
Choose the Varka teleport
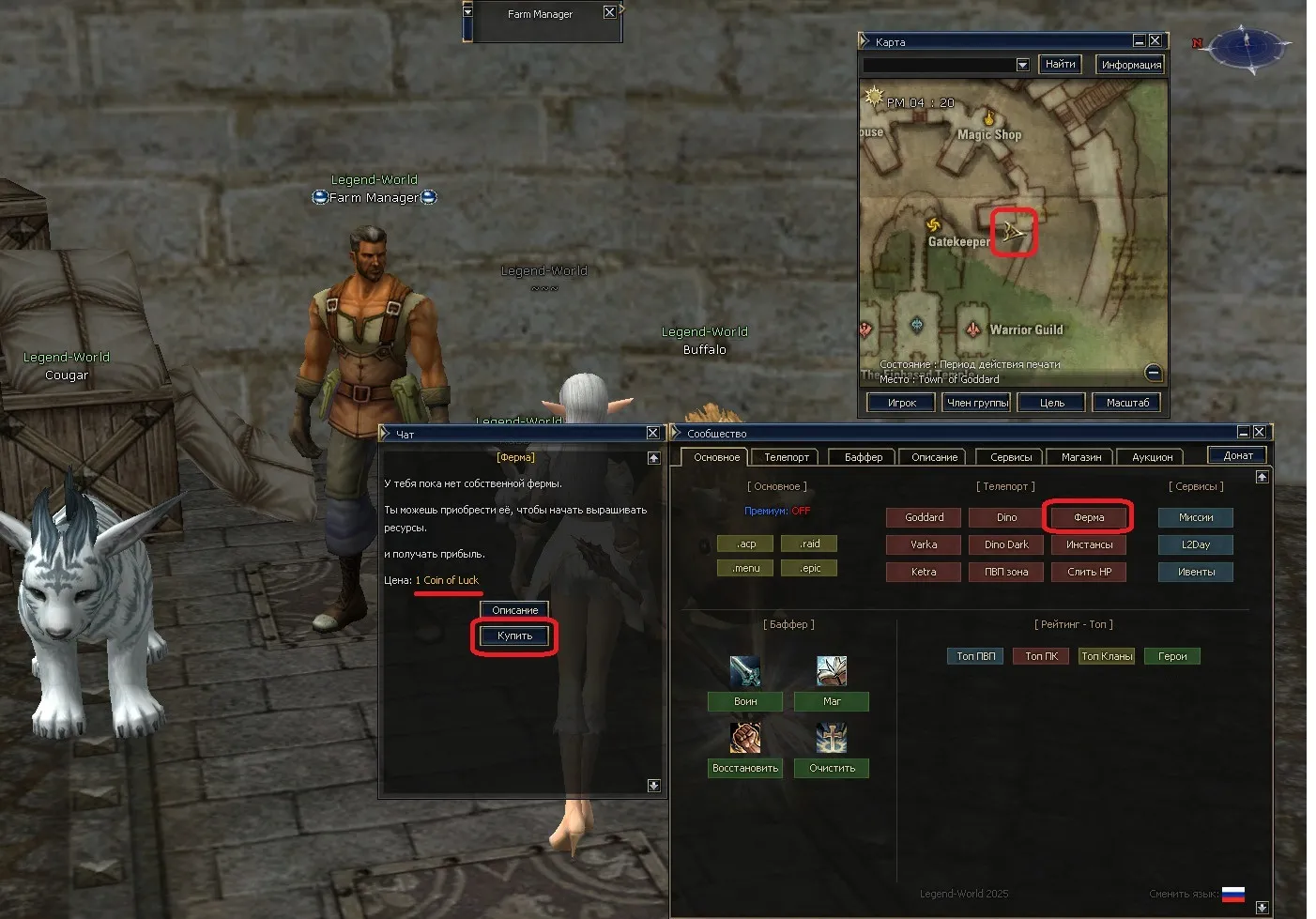(x=924, y=544)
